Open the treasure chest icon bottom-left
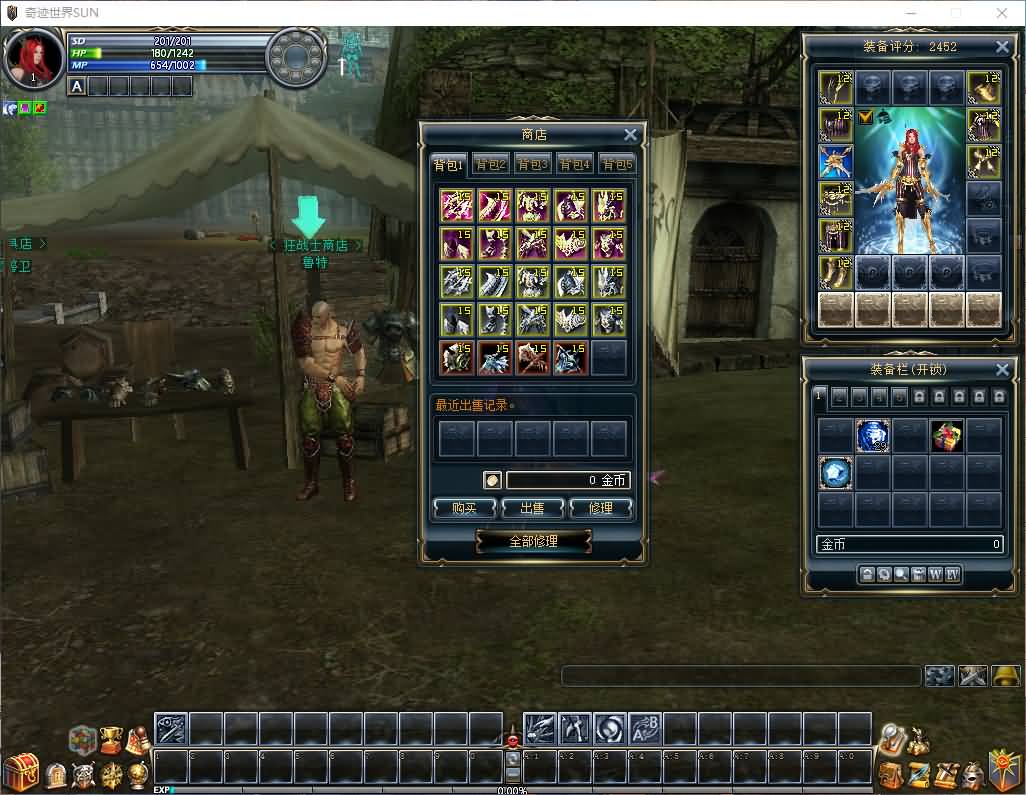 pos(20,773)
